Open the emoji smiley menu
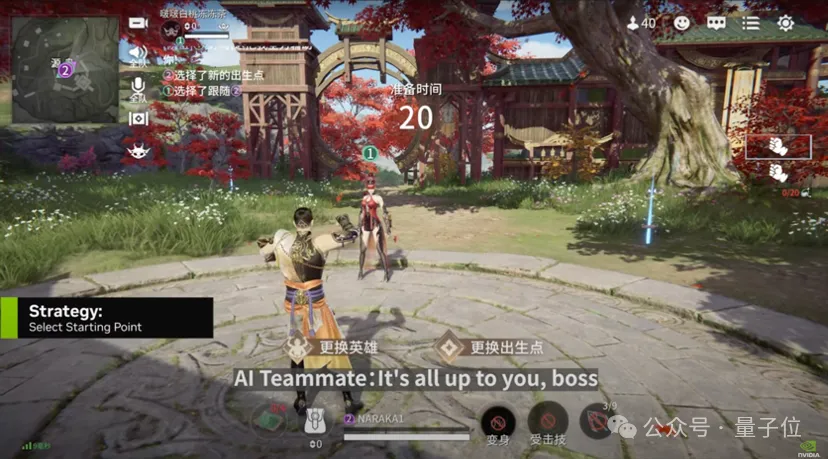This screenshot has height=460, width=828. point(682,22)
